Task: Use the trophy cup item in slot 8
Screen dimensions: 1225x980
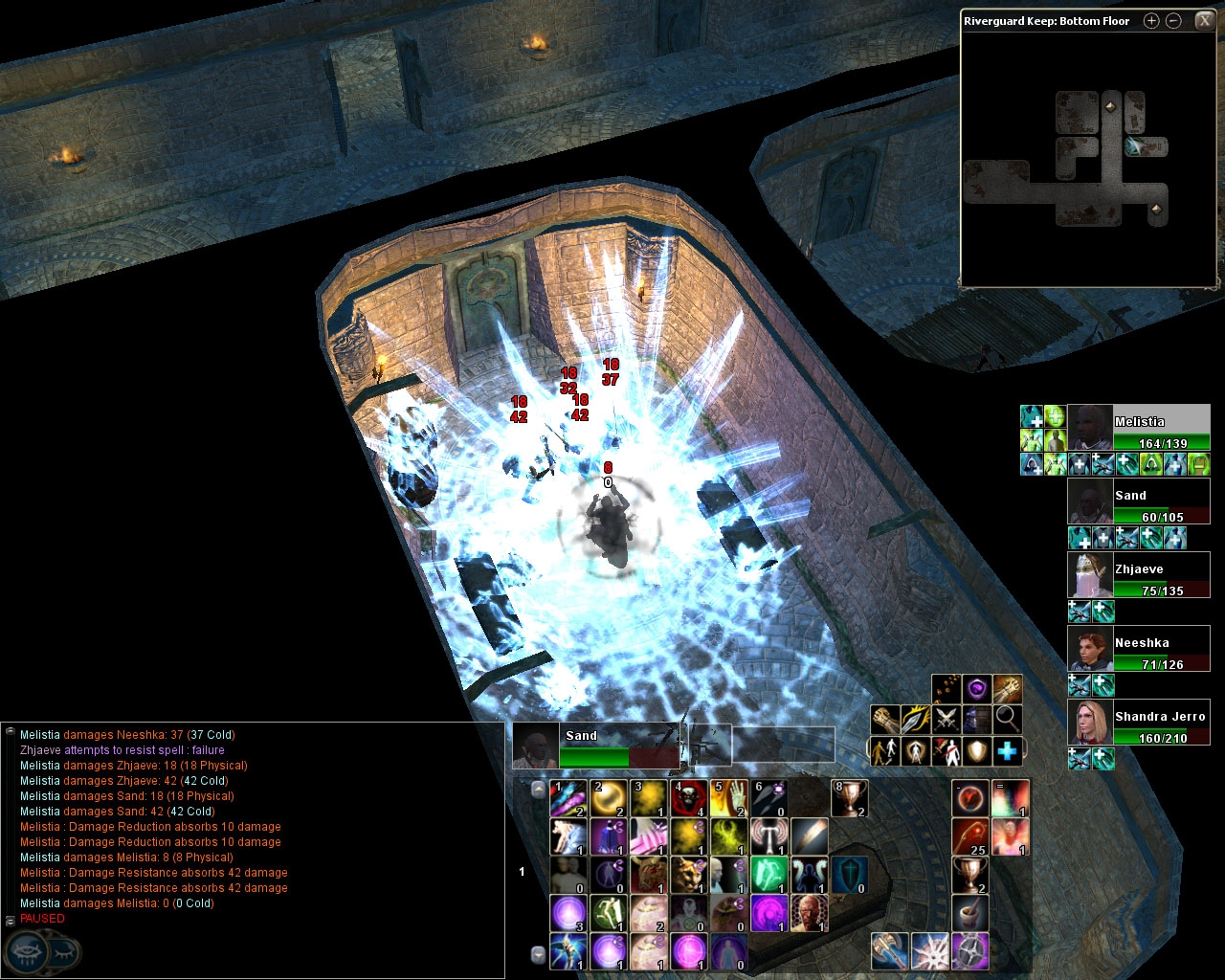Action: pos(850,798)
